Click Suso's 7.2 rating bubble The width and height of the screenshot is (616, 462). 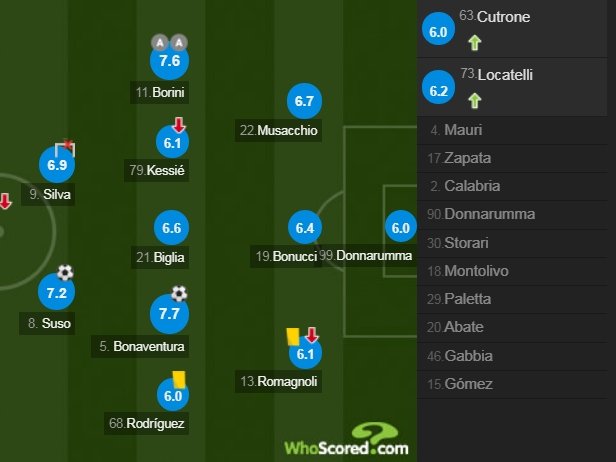[56, 293]
